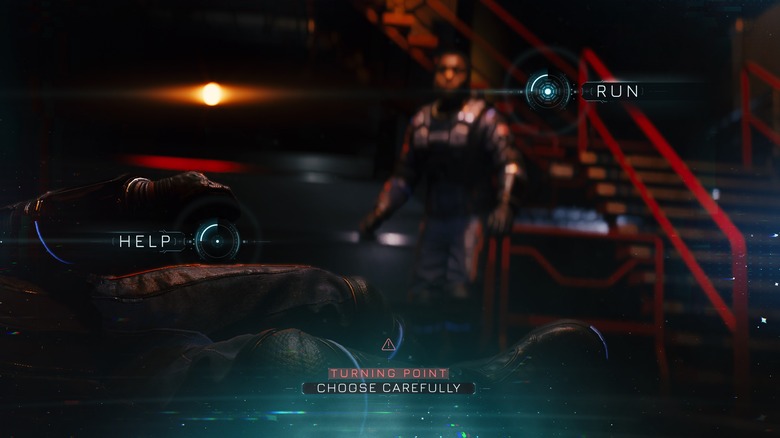Select the RUN decision option
Screen dimensions: 780x438
tap(548, 91)
